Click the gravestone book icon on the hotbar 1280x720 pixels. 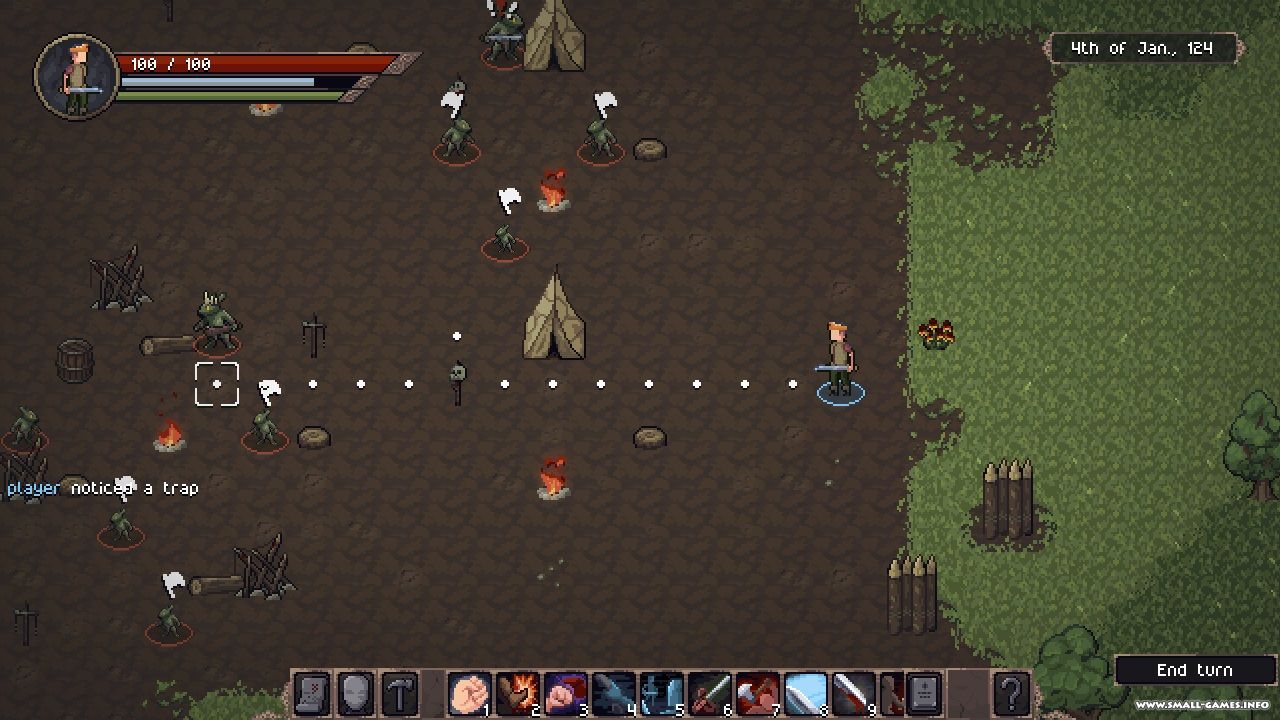(x=923, y=693)
